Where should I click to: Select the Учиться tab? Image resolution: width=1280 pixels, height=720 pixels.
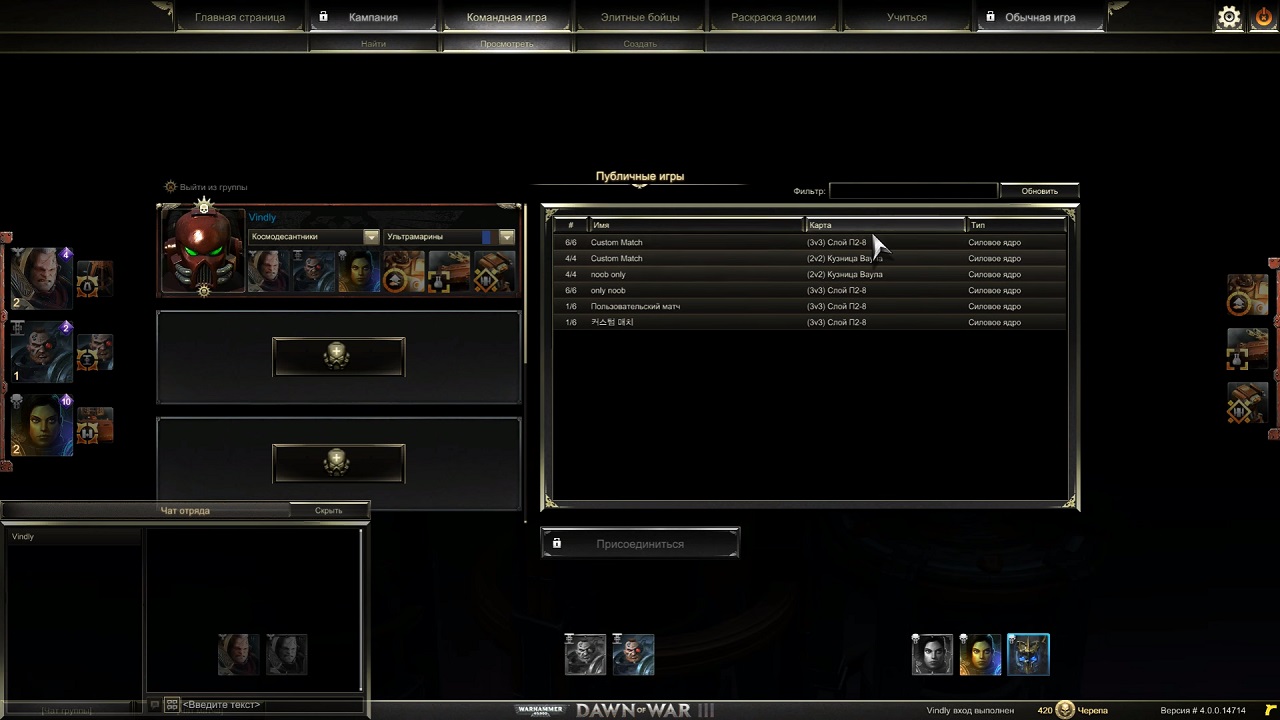[x=906, y=17]
